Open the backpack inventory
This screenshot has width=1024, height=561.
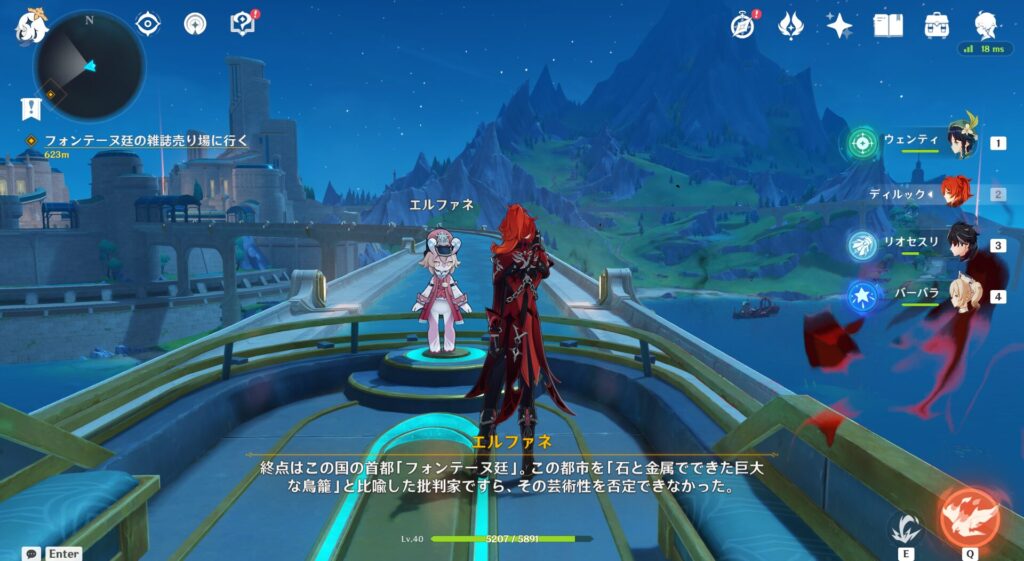[x=937, y=25]
